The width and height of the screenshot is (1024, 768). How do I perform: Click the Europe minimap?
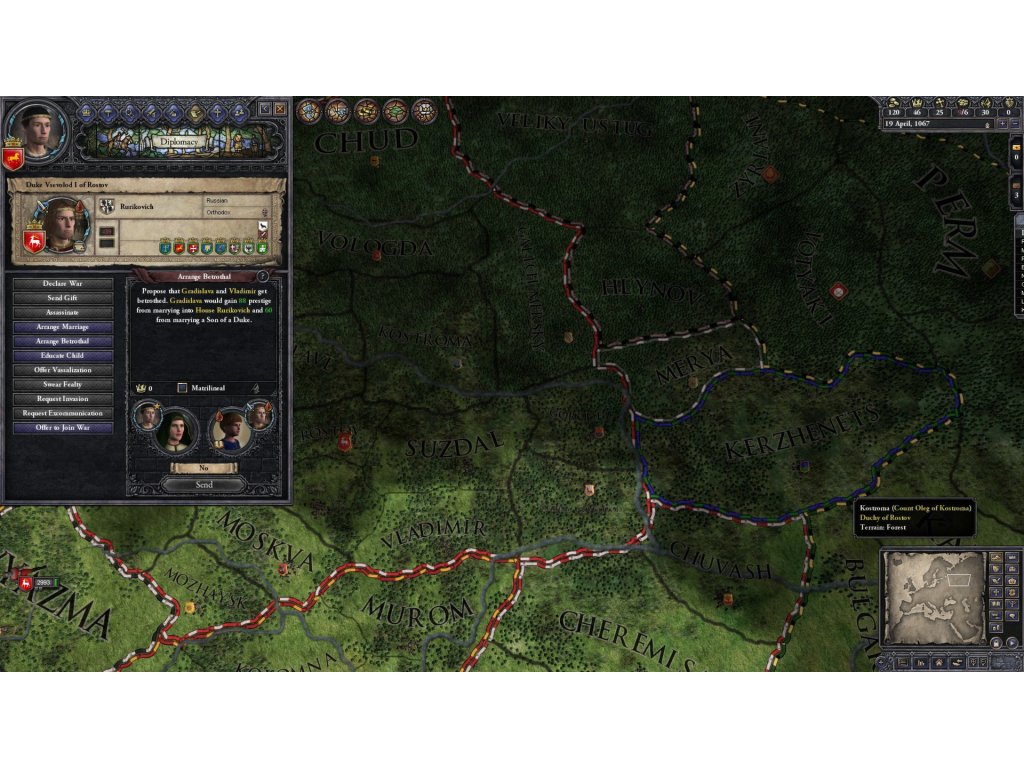pos(933,600)
